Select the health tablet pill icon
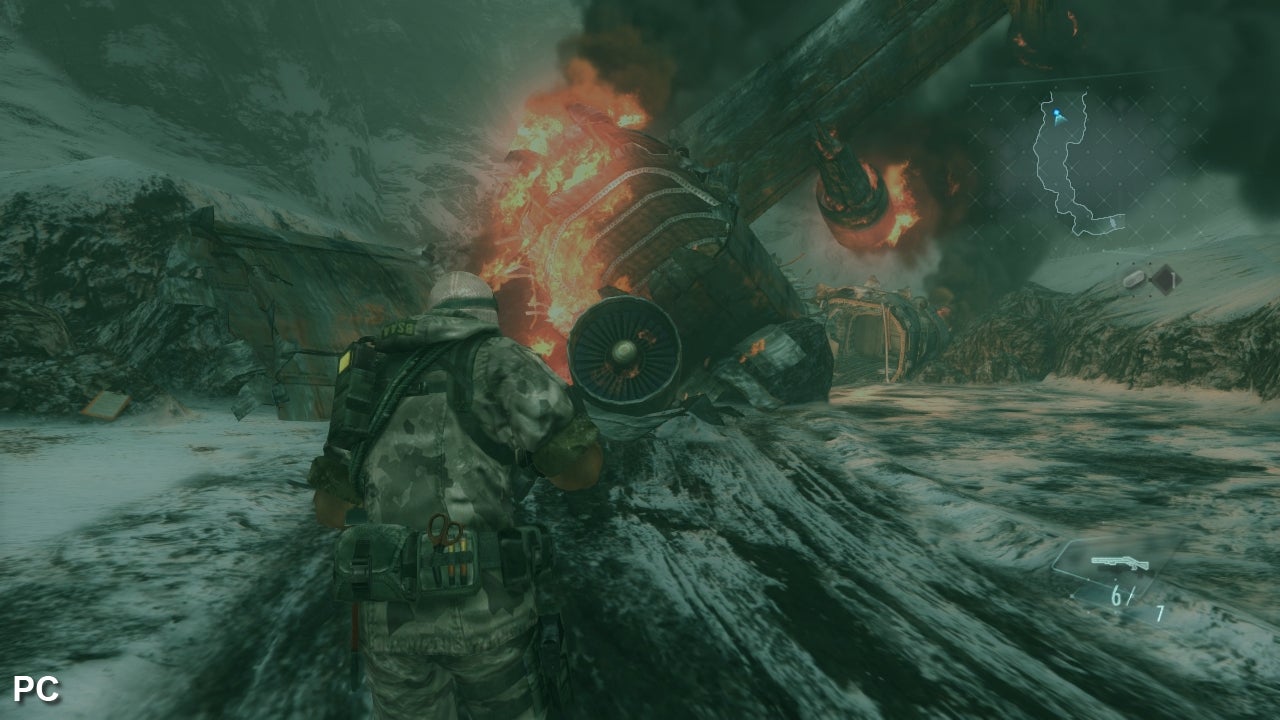The width and height of the screenshot is (1280, 720). (1134, 280)
